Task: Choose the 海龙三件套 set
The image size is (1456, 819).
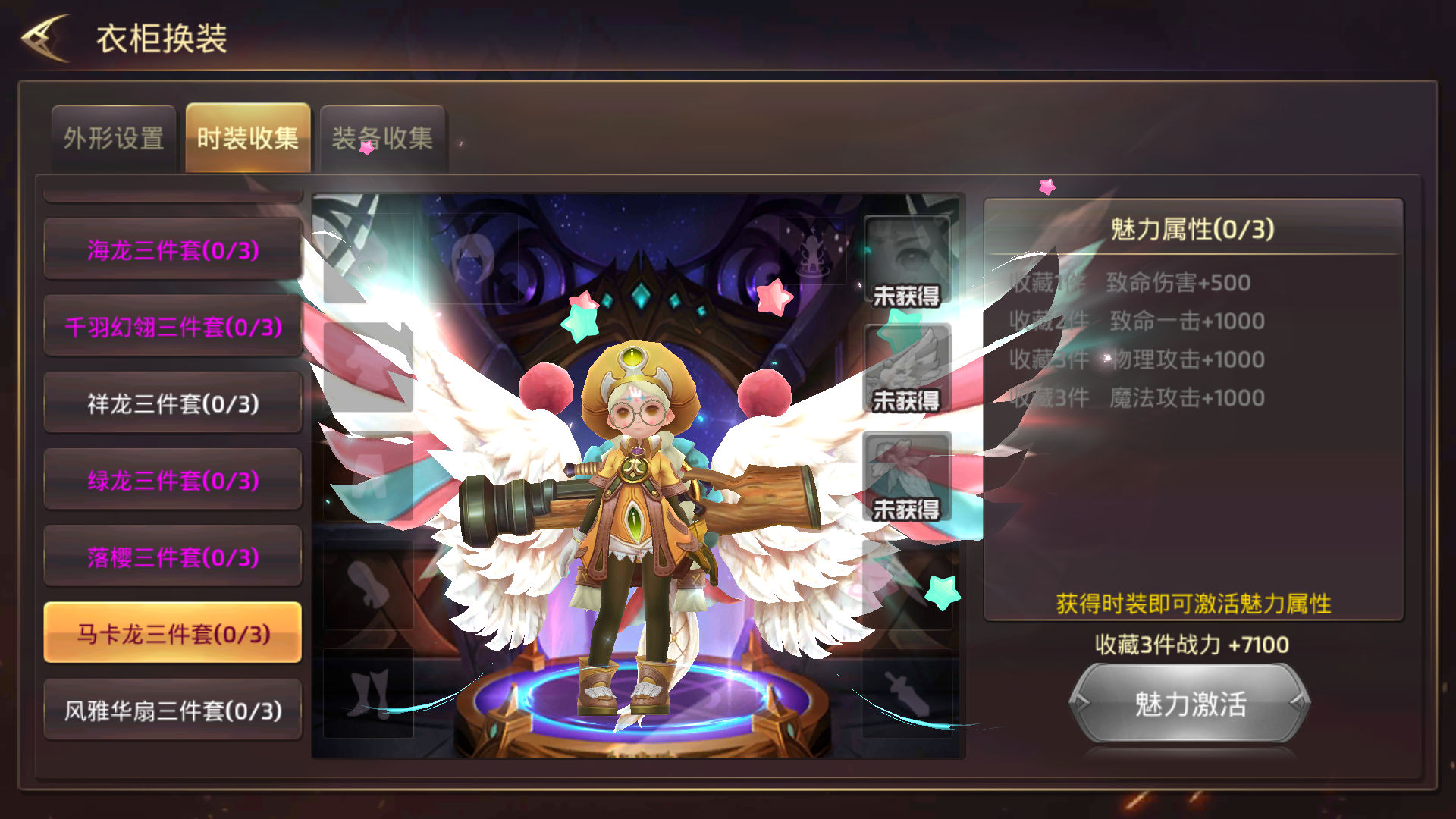Action: click(173, 249)
